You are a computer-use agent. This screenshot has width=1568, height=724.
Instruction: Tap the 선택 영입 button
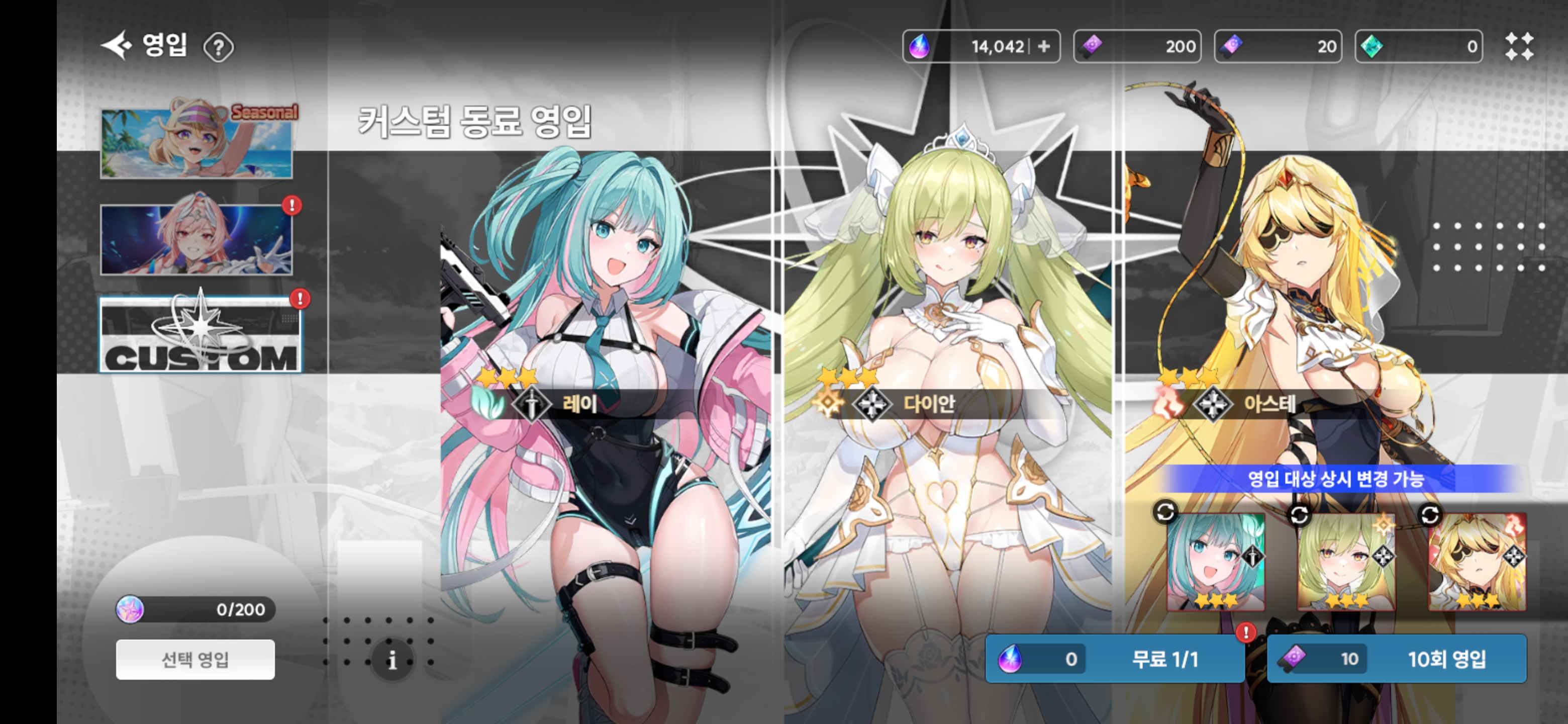[x=195, y=659]
